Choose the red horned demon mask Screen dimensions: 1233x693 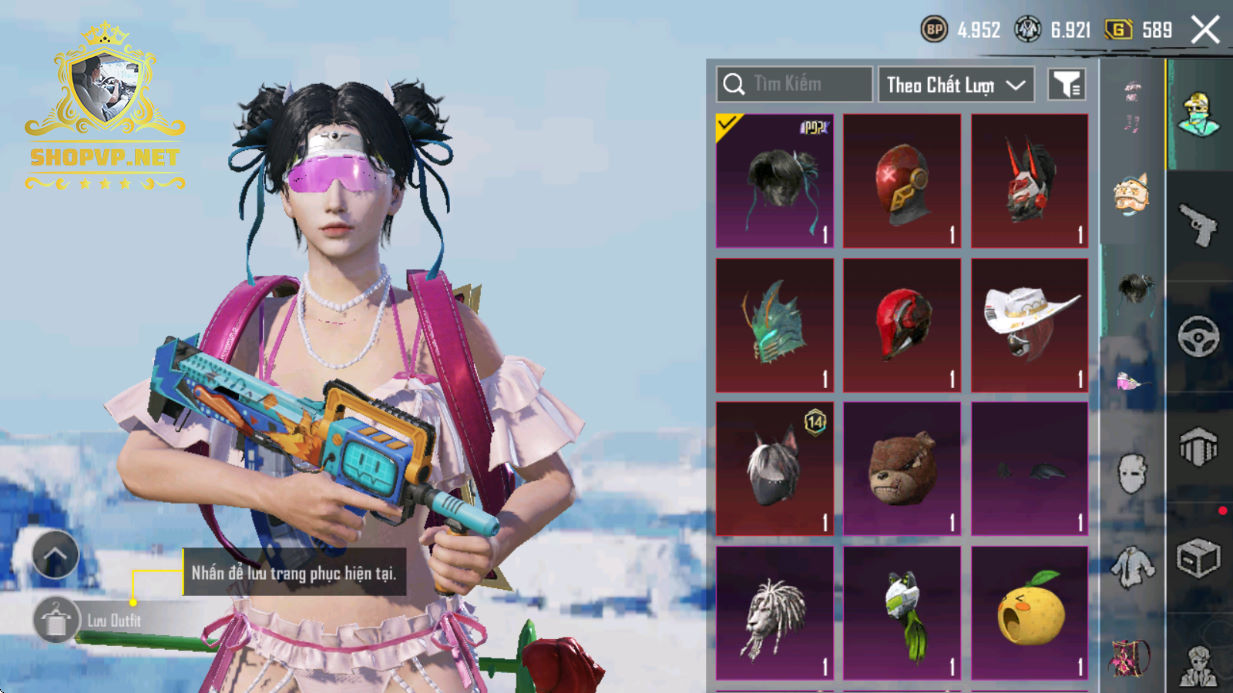[1029, 181]
